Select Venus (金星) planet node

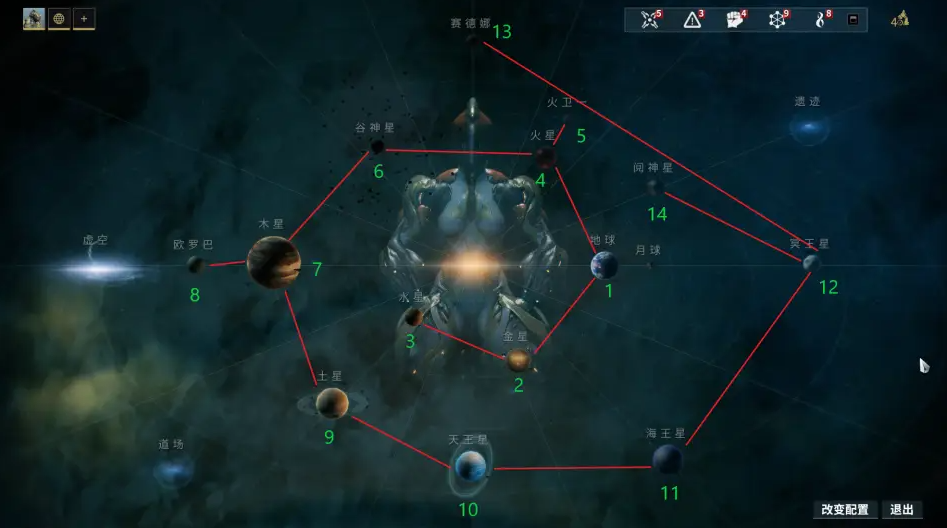[518, 360]
